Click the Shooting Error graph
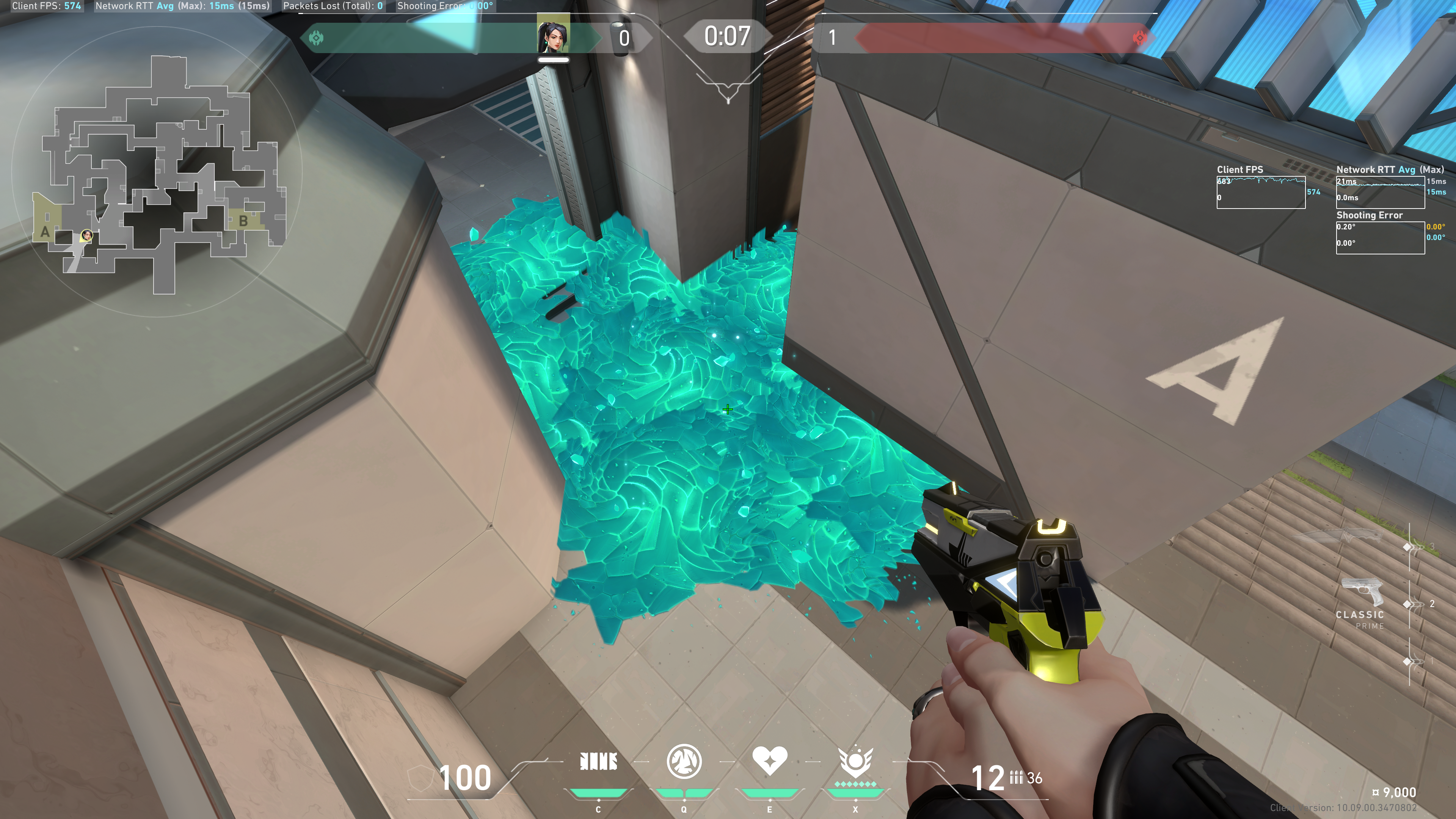1456x819 pixels. tap(1380, 237)
